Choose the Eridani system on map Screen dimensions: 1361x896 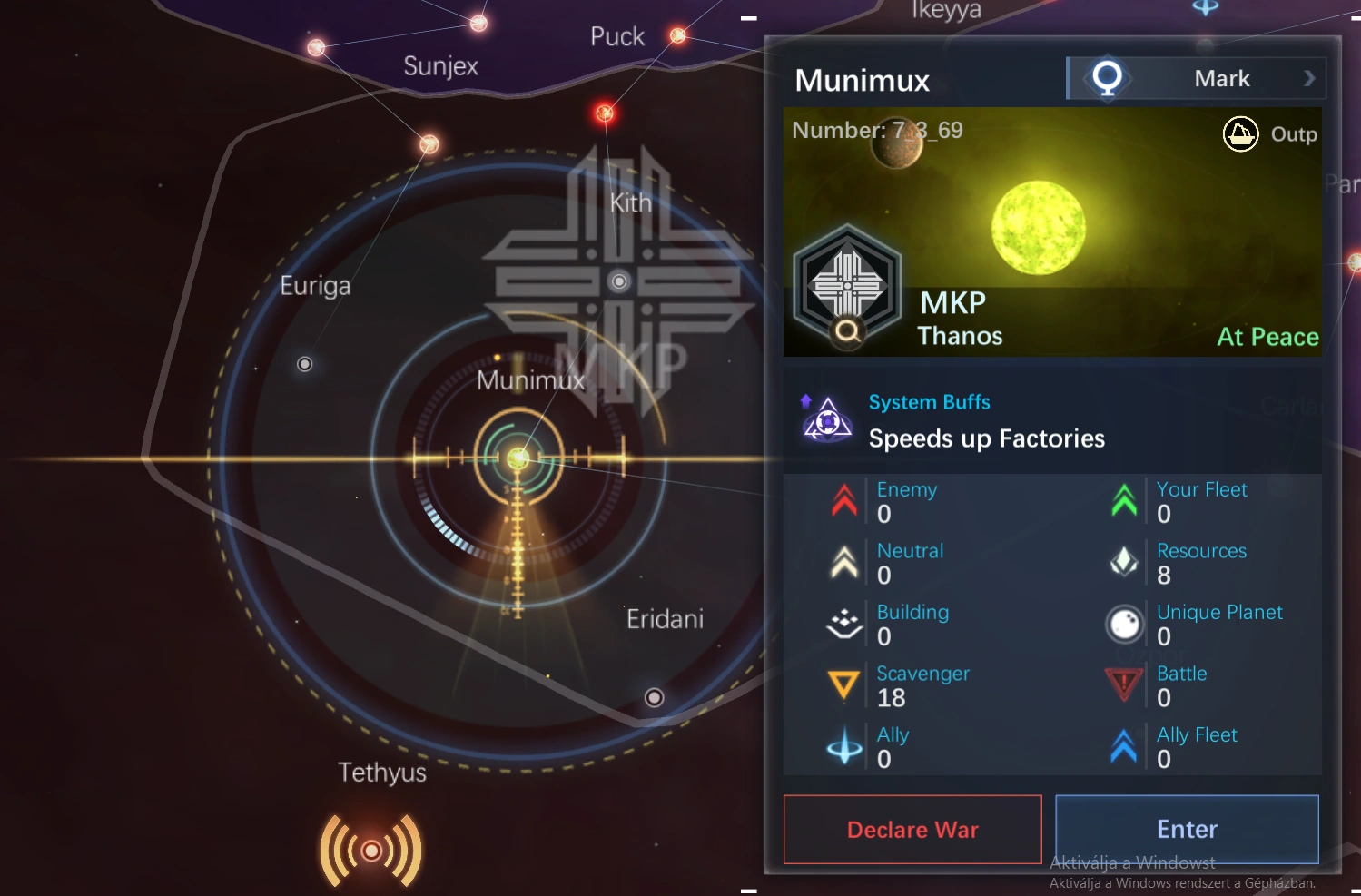(654, 697)
